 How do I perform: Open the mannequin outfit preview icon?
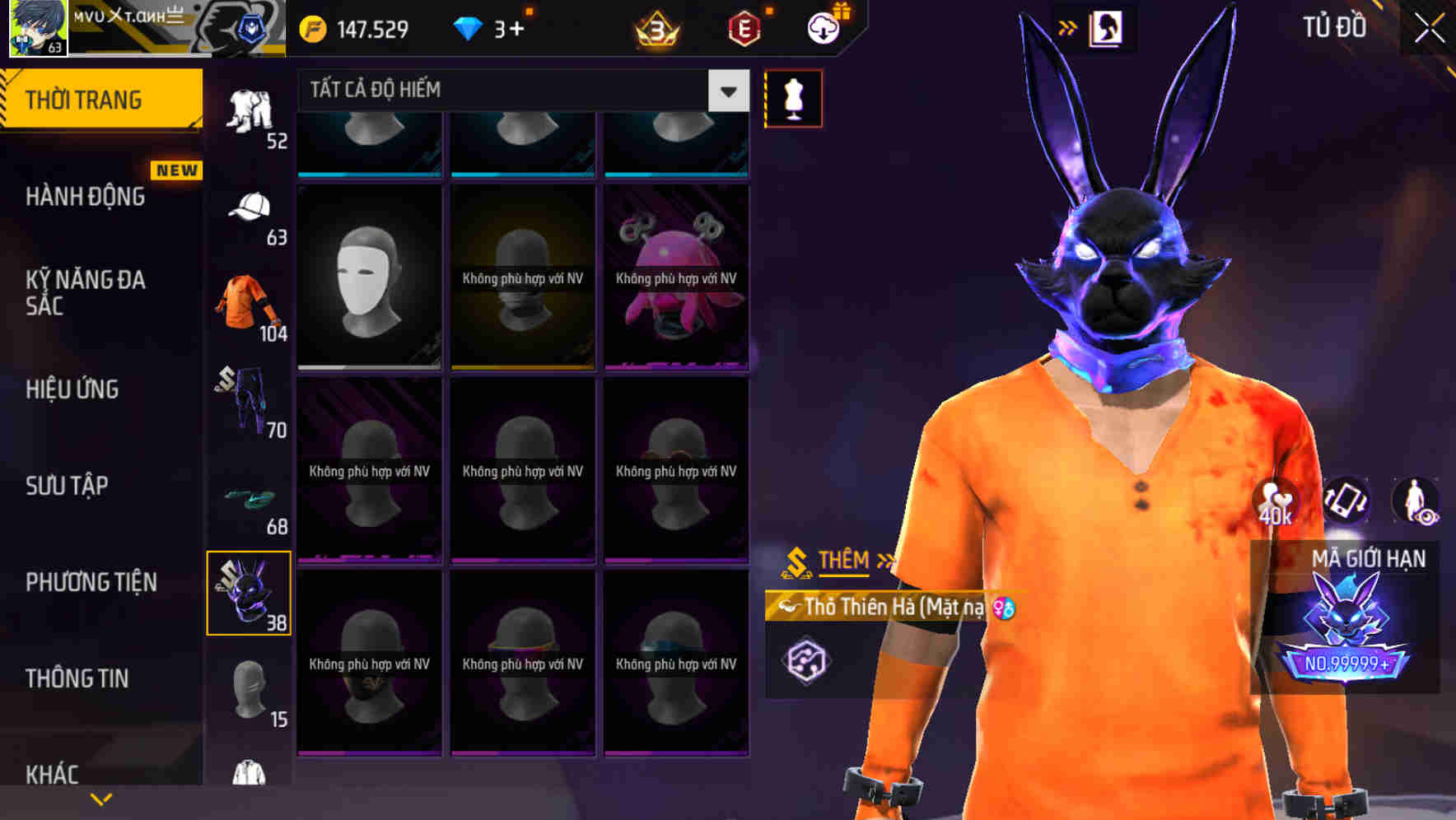[793, 97]
